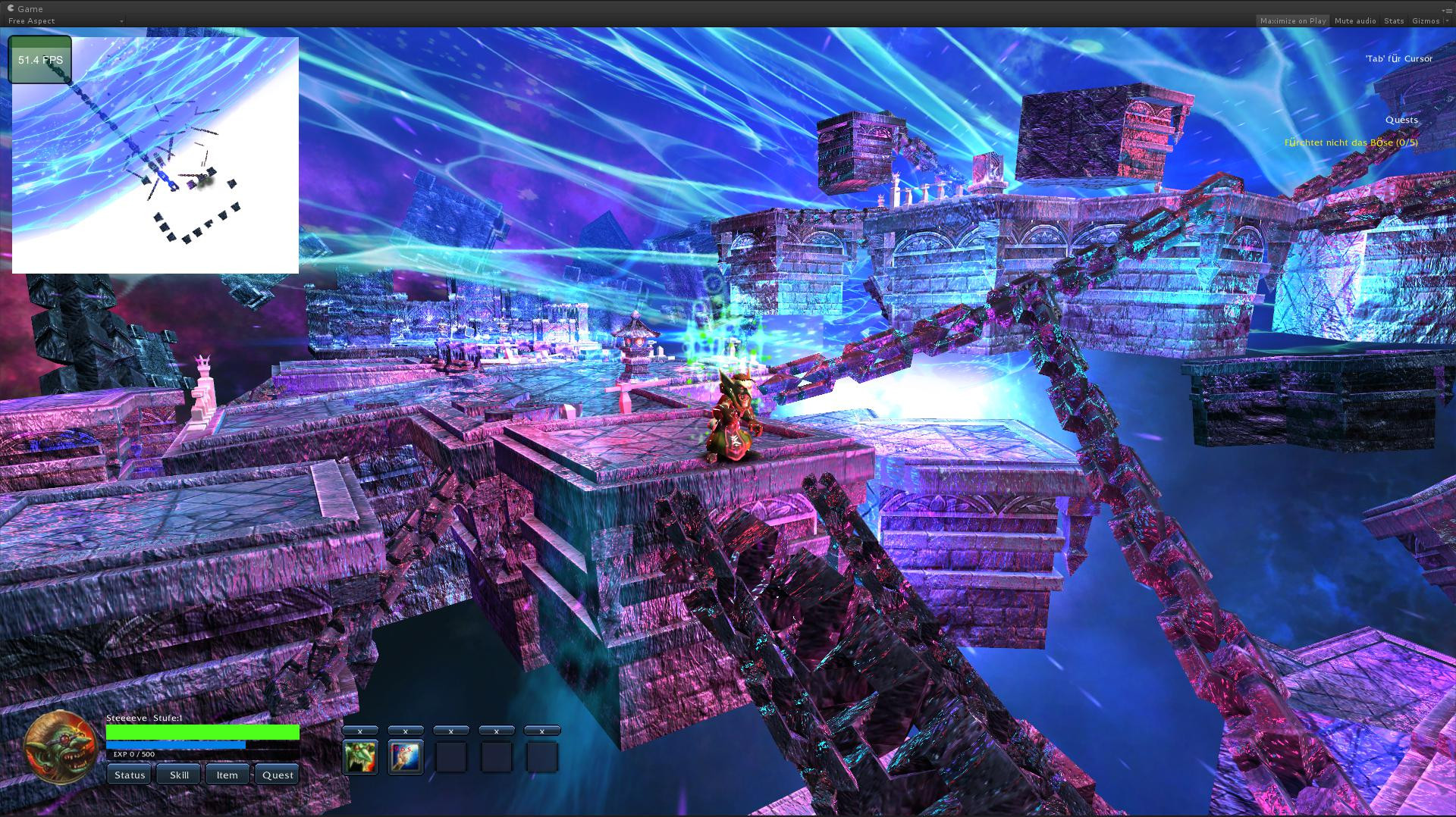The height and width of the screenshot is (817, 1456).
Task: Open the Quest log button
Action: click(x=278, y=775)
